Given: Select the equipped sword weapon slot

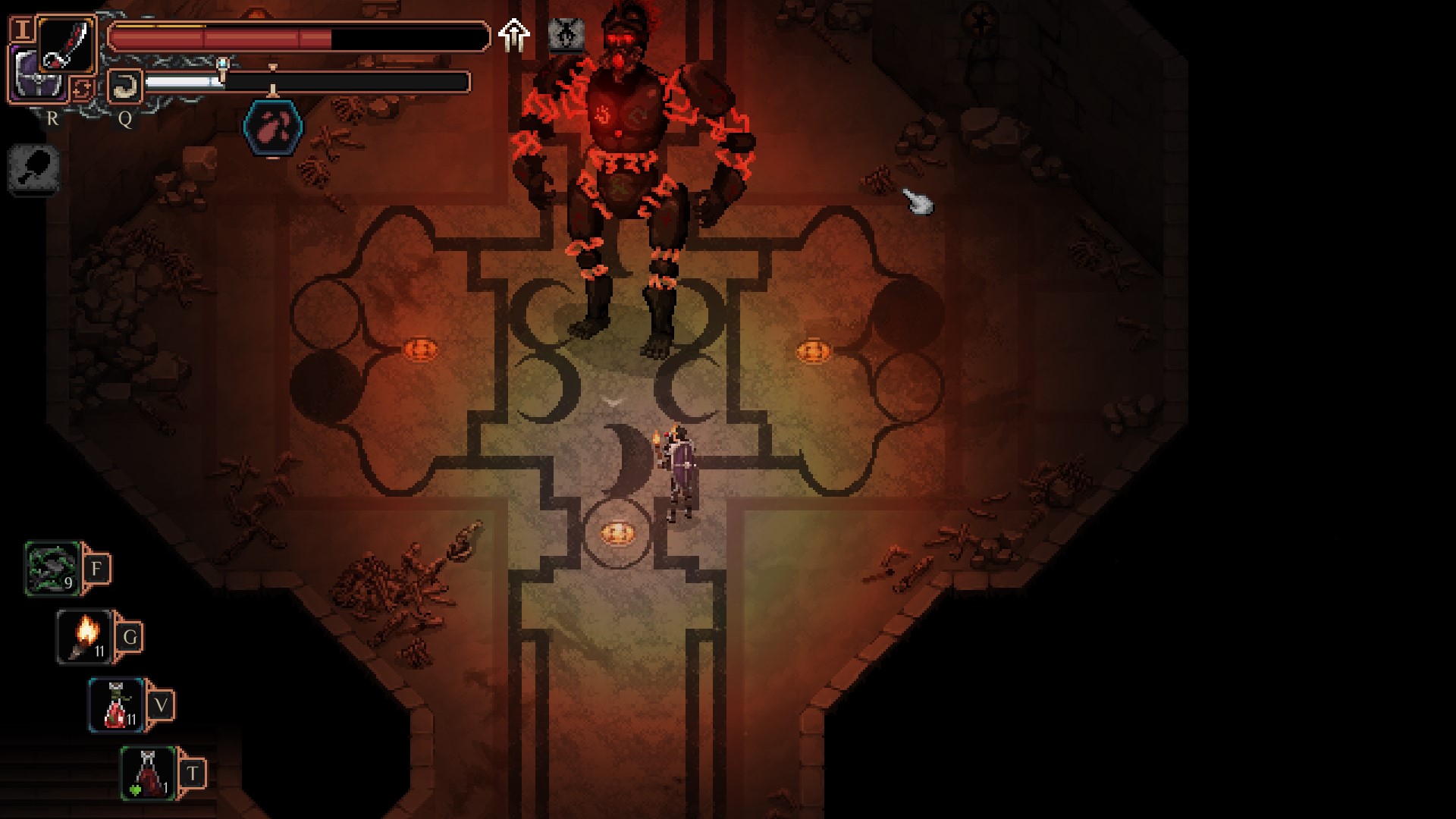Looking at the screenshot, I should pos(67,44).
